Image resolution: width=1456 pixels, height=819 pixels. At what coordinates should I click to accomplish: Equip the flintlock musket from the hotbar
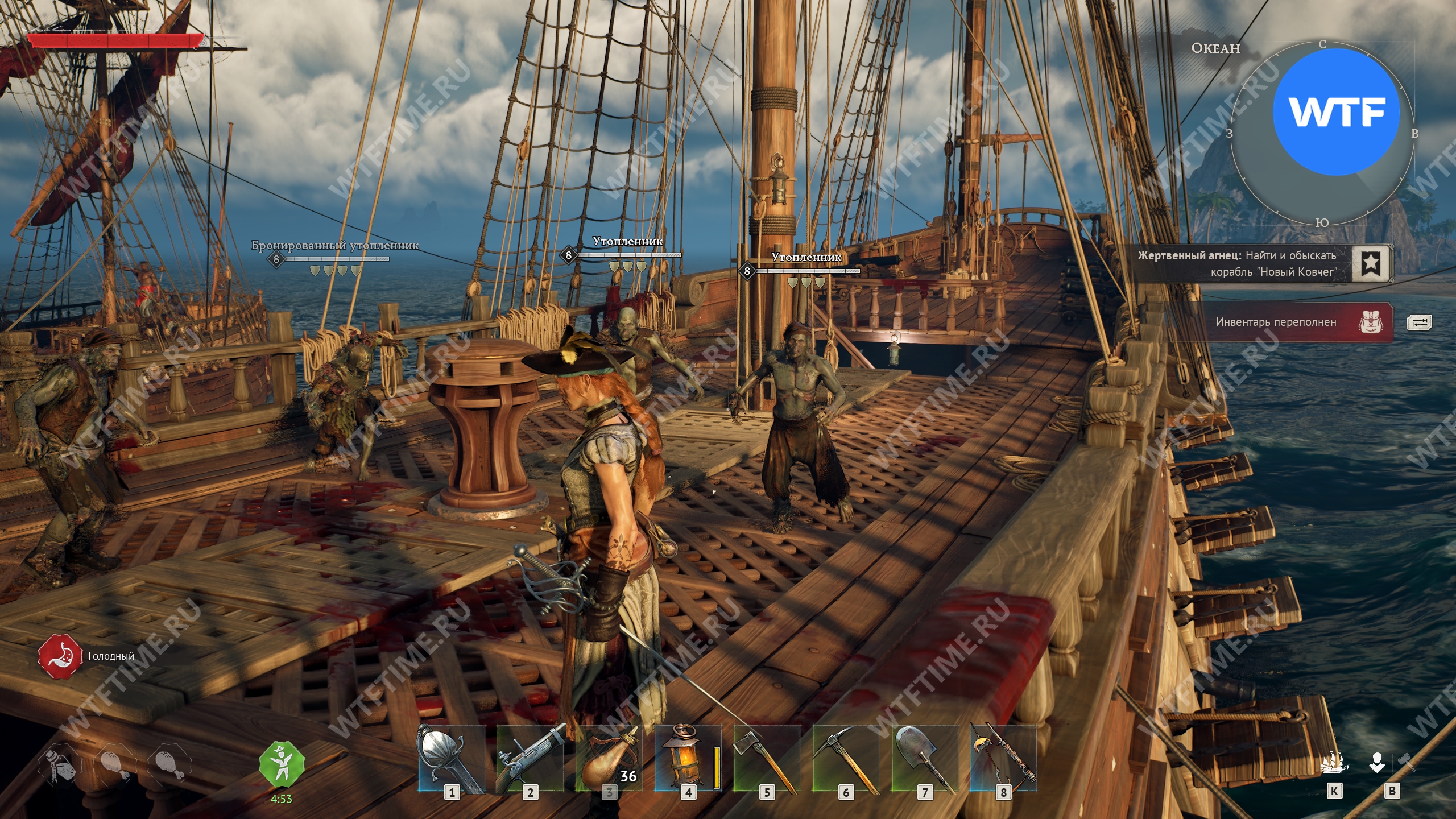click(x=530, y=758)
